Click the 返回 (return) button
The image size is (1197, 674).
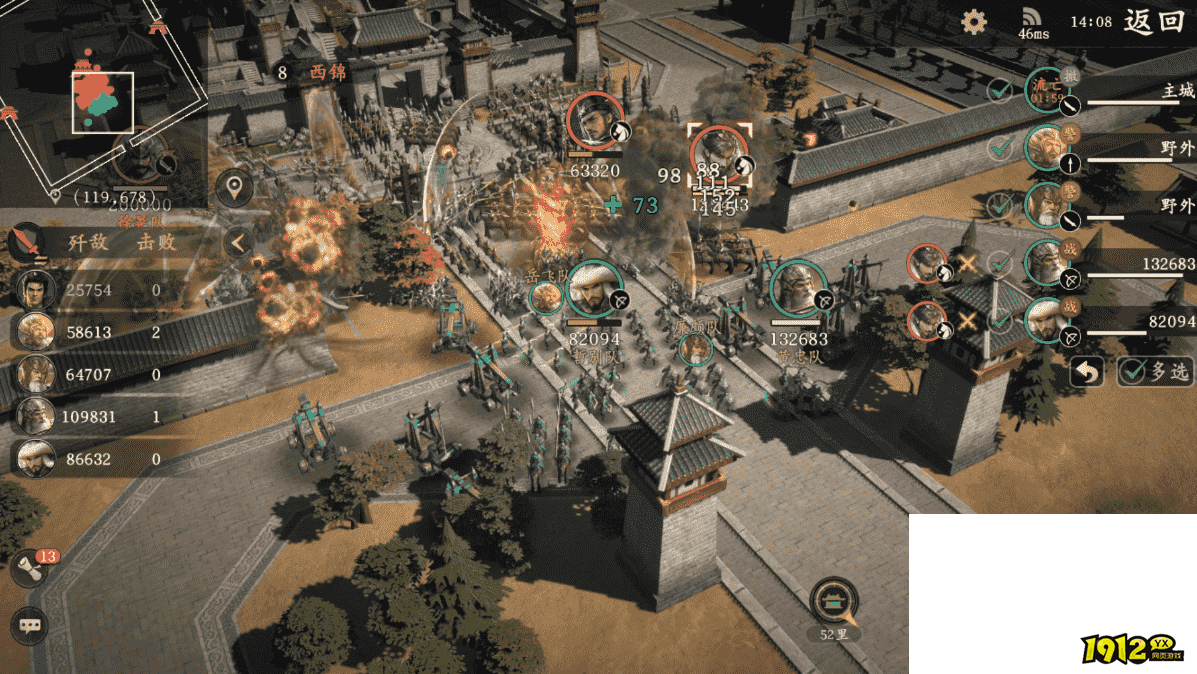coord(1153,22)
